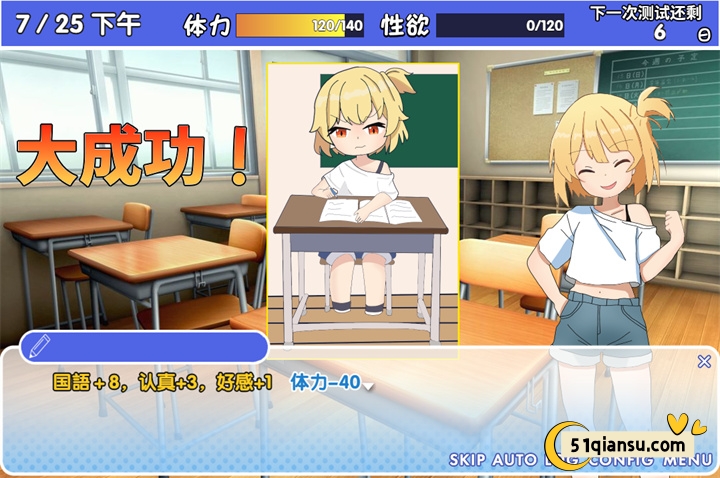Skip the dialogue with SKIP
The height and width of the screenshot is (478, 720).
468,461
